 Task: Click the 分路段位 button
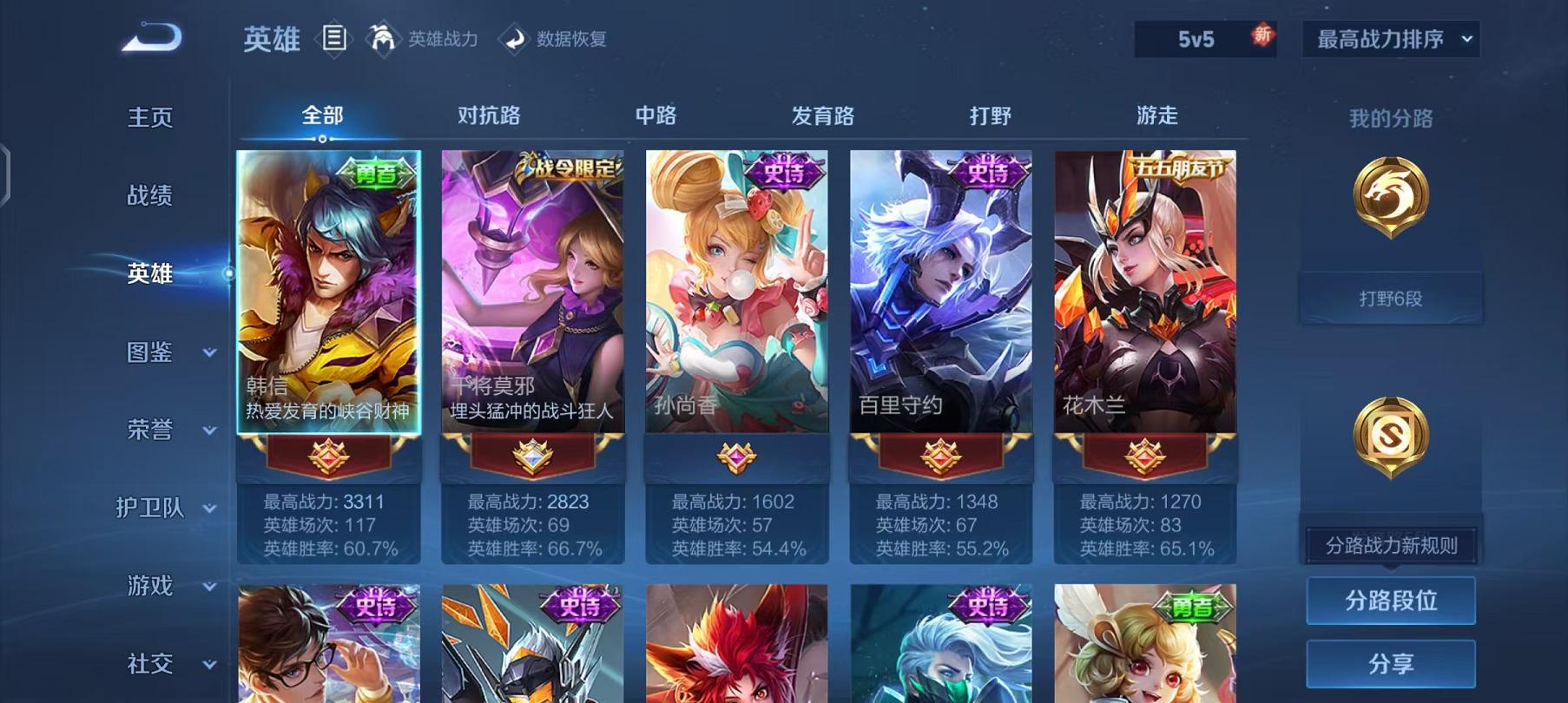coord(1390,599)
